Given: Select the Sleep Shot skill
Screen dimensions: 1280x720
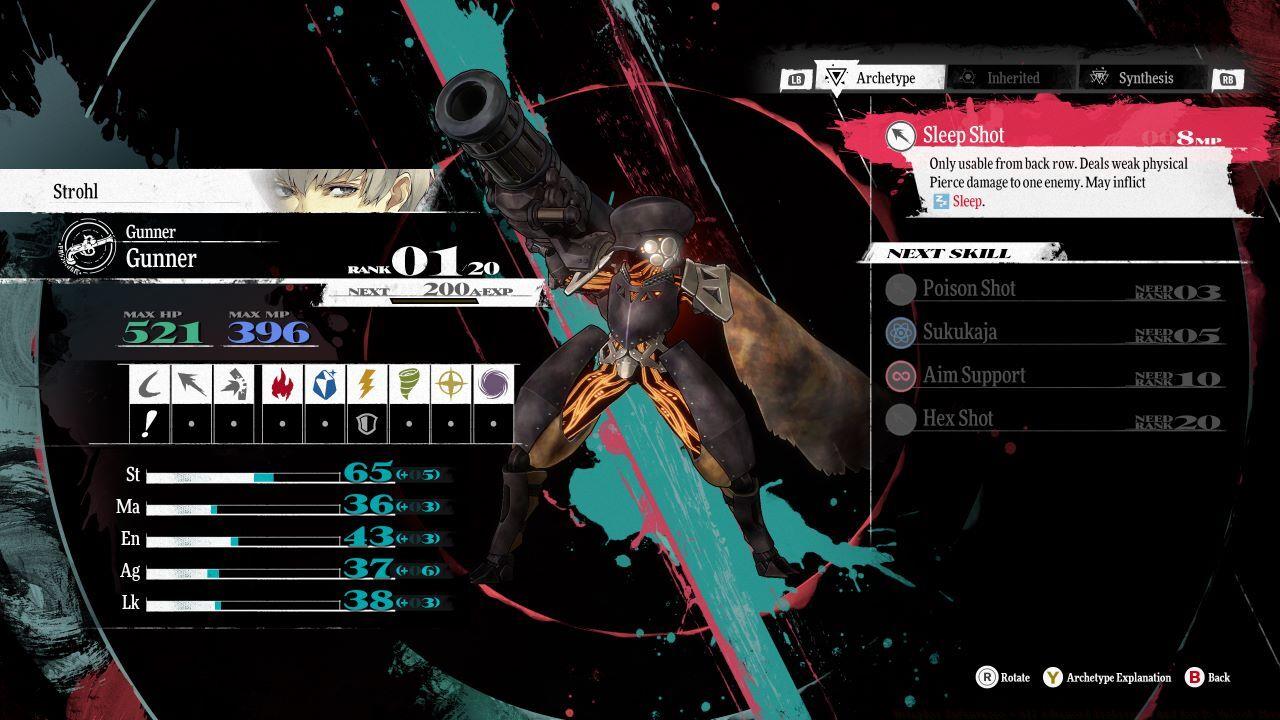Looking at the screenshot, I should pos(1050,136).
